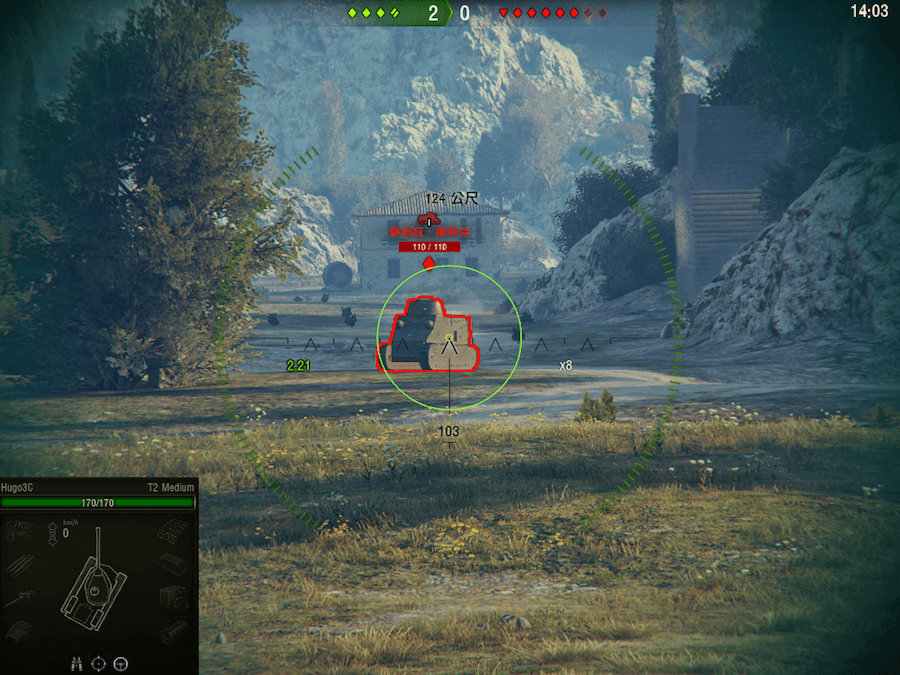Click the ammo rack shells icon
This screenshot has width=900, height=675.
pos(20,565)
